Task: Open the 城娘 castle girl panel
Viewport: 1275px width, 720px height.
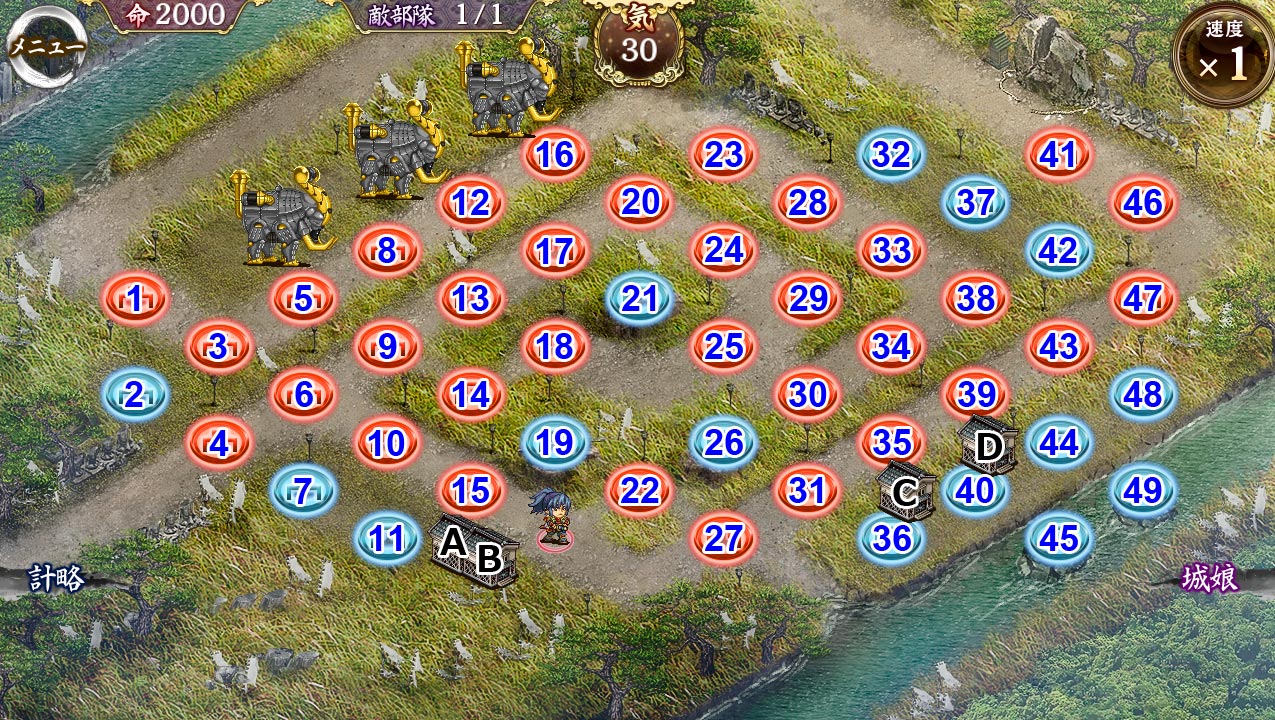Action: click(x=1210, y=578)
